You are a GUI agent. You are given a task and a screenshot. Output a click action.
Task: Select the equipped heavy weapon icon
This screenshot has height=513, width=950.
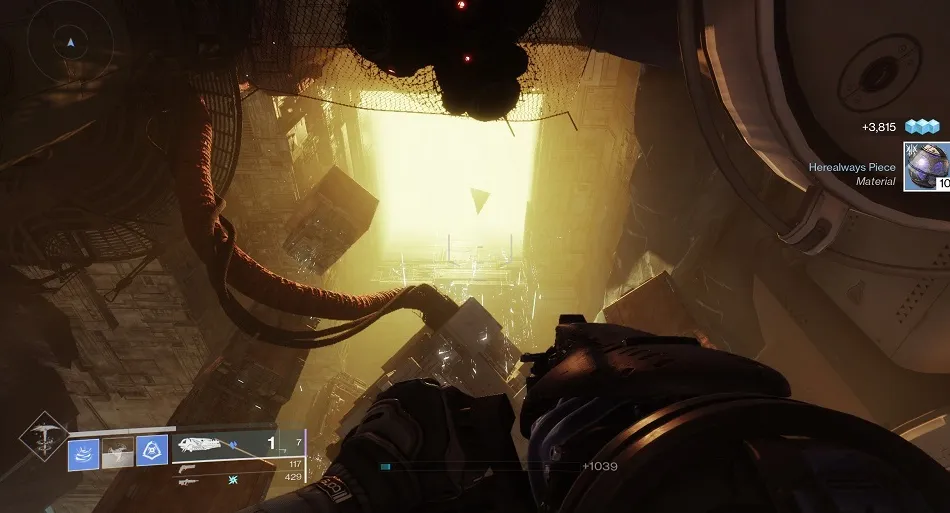[205, 444]
